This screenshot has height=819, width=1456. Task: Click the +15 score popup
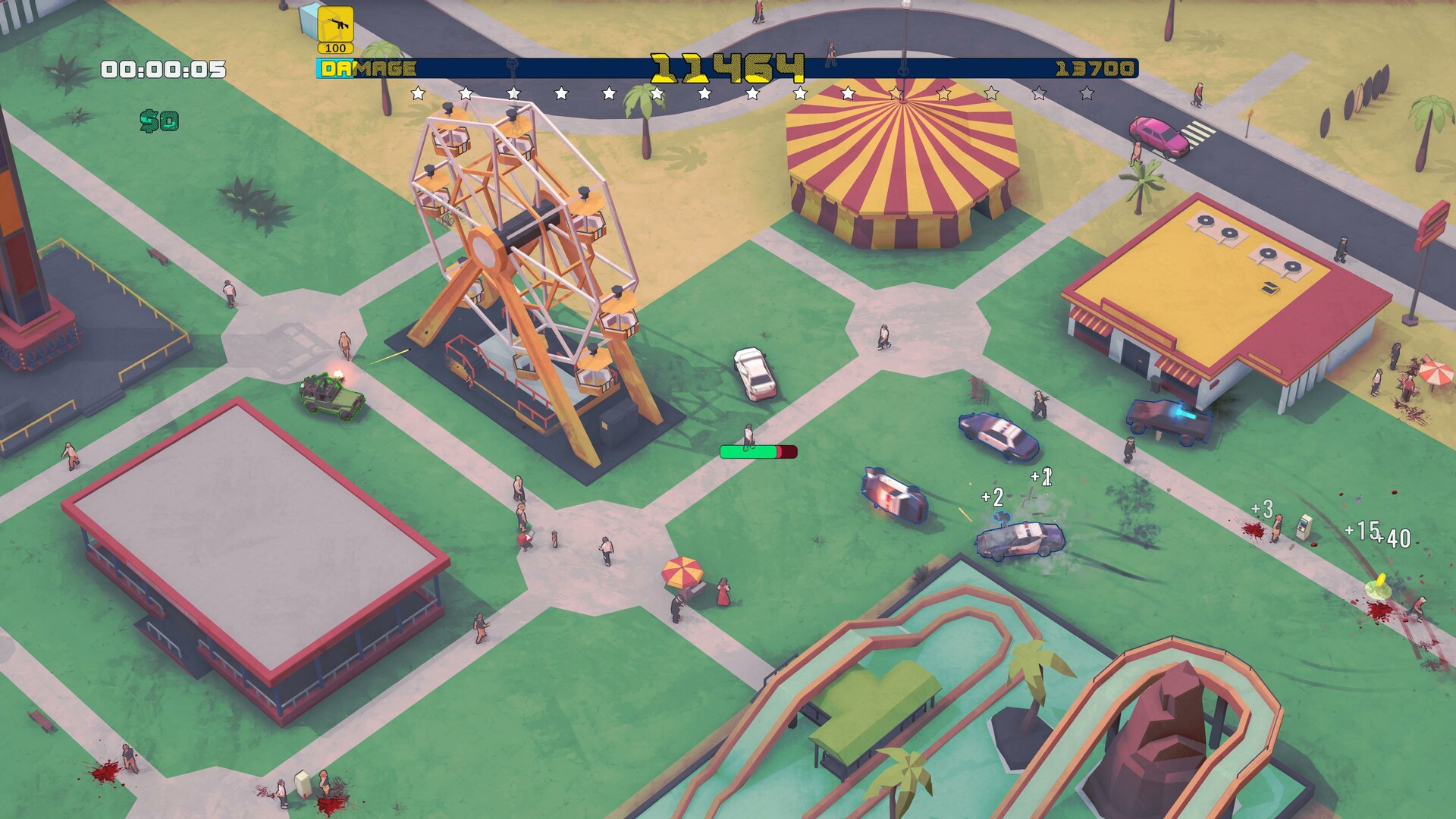1361,531
